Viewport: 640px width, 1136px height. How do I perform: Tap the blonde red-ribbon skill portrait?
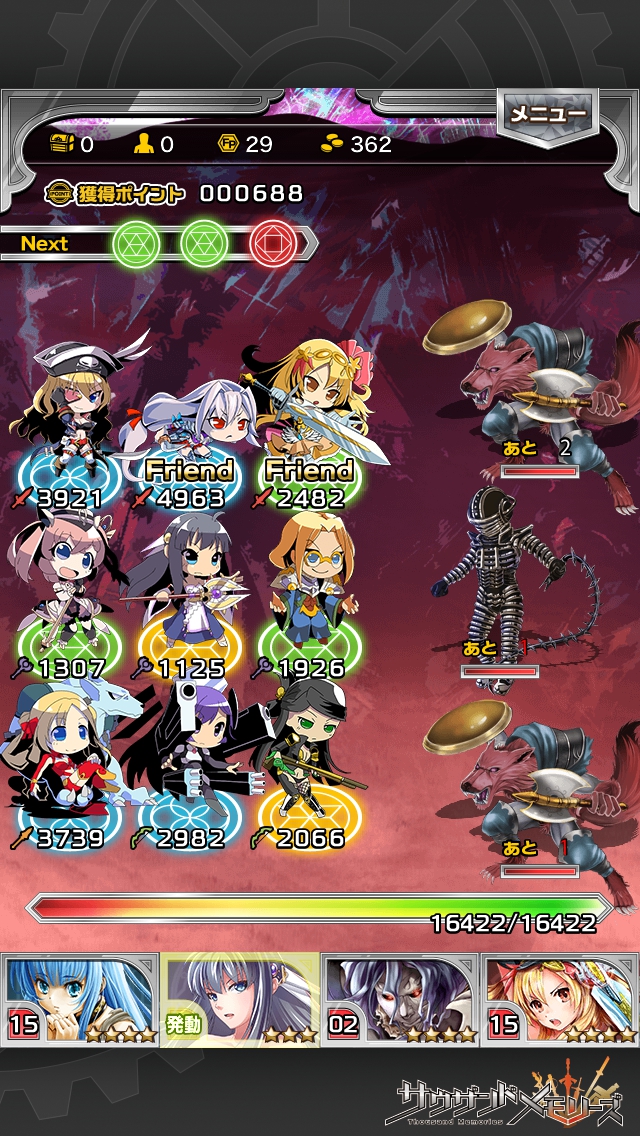pyautogui.click(x=560, y=999)
